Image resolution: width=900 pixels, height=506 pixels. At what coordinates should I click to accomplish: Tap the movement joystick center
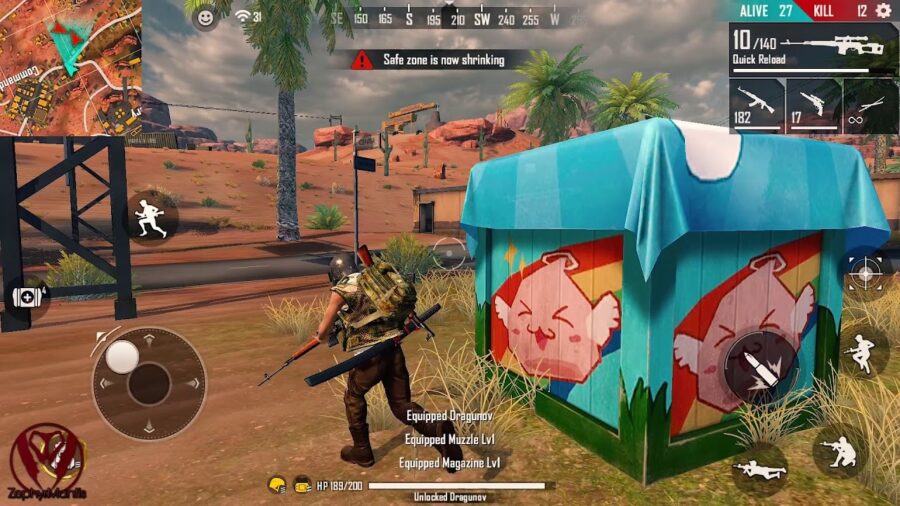[x=149, y=383]
